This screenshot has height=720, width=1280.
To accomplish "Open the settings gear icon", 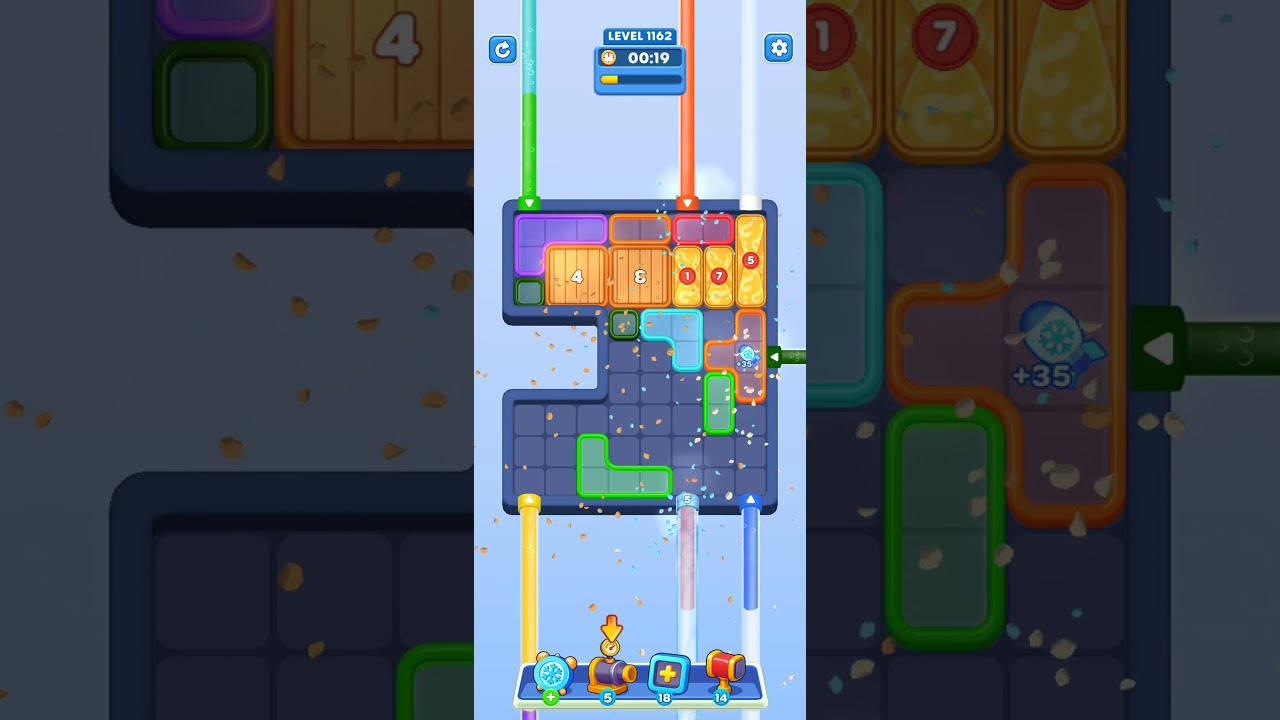I will (x=779, y=47).
